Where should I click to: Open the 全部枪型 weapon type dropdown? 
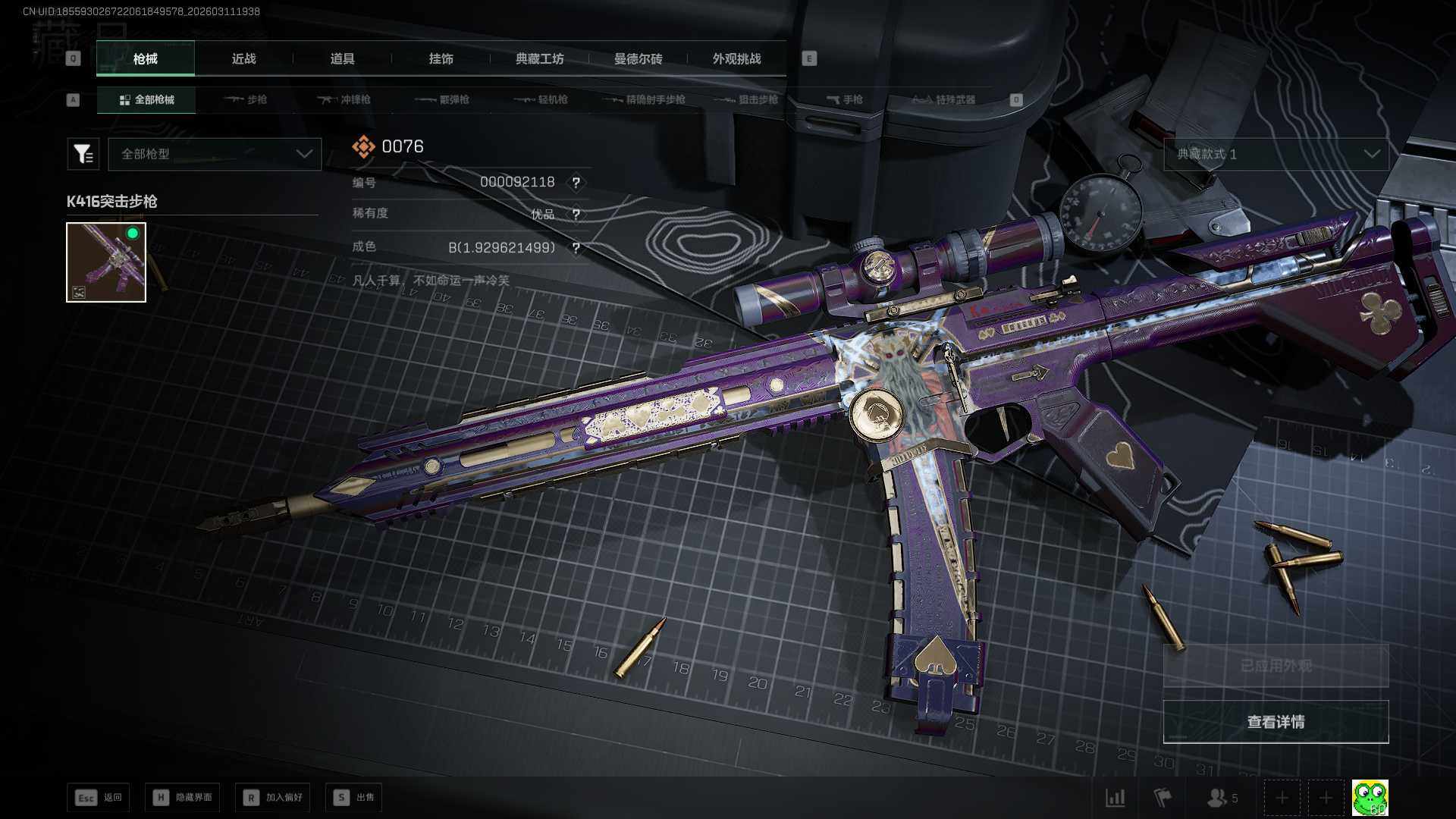pos(215,154)
